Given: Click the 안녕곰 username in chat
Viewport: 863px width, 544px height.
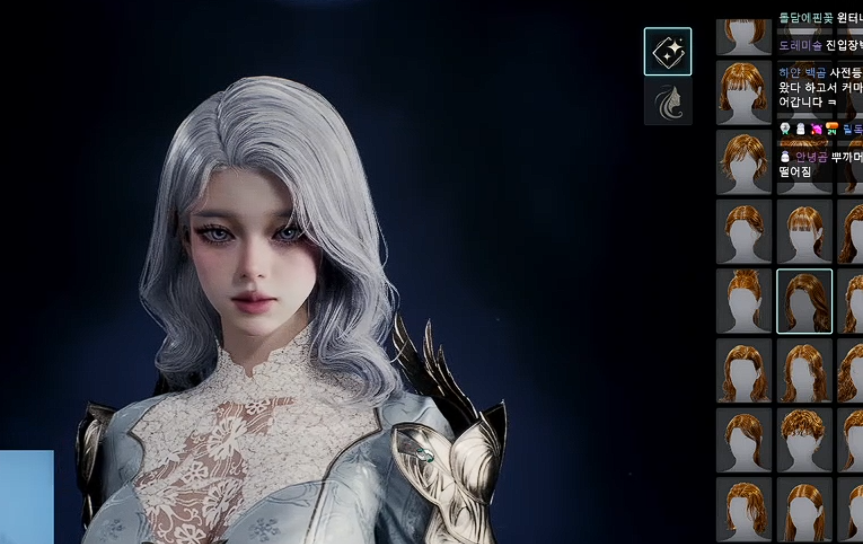Looking at the screenshot, I should click(x=810, y=157).
